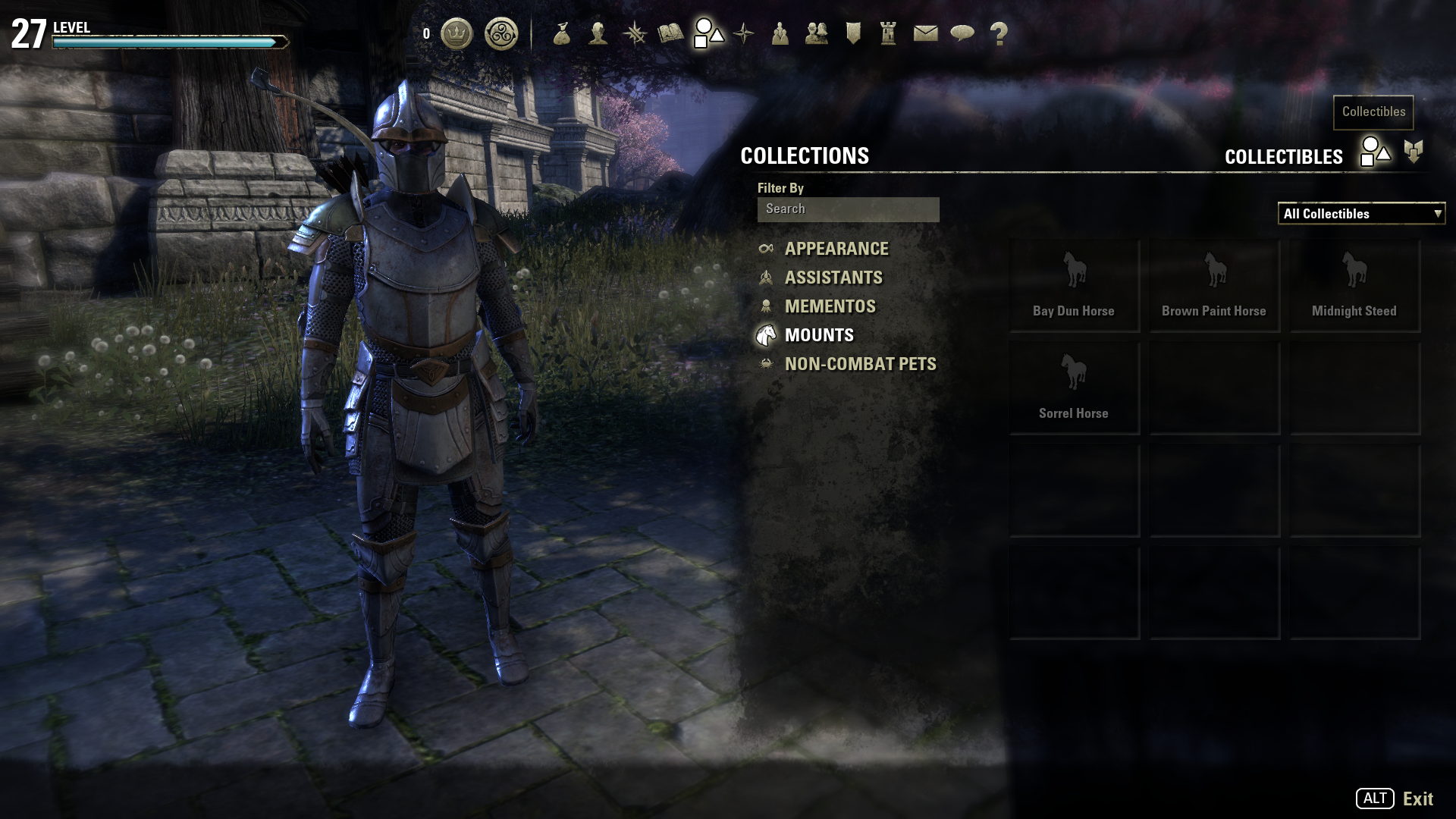Switch to the Collectibles shapes tab
Image resolution: width=1456 pixels, height=819 pixels.
[1375, 152]
